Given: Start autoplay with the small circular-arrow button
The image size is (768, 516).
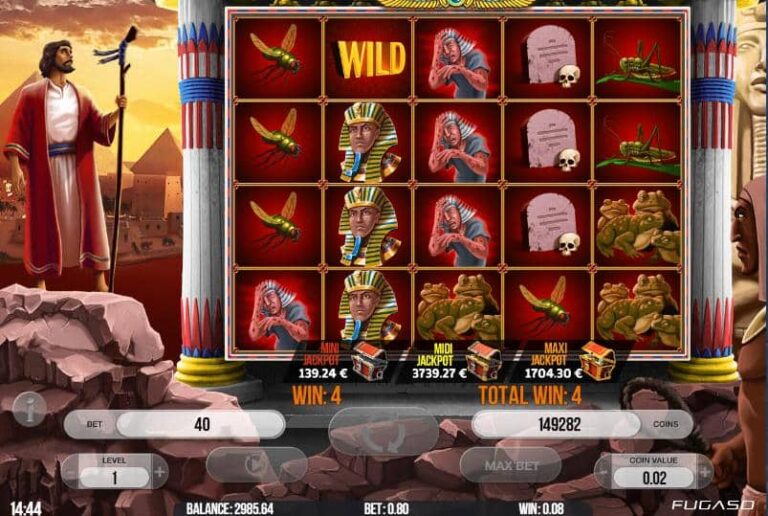Looking at the screenshot, I should [x=256, y=465].
